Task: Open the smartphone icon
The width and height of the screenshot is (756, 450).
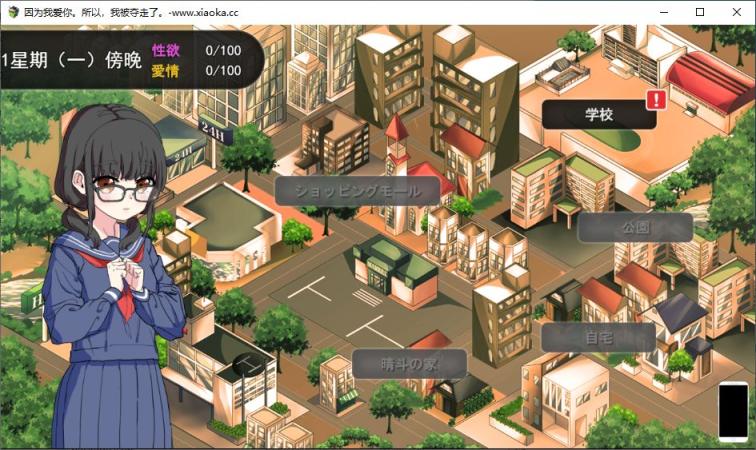Action: [x=733, y=410]
